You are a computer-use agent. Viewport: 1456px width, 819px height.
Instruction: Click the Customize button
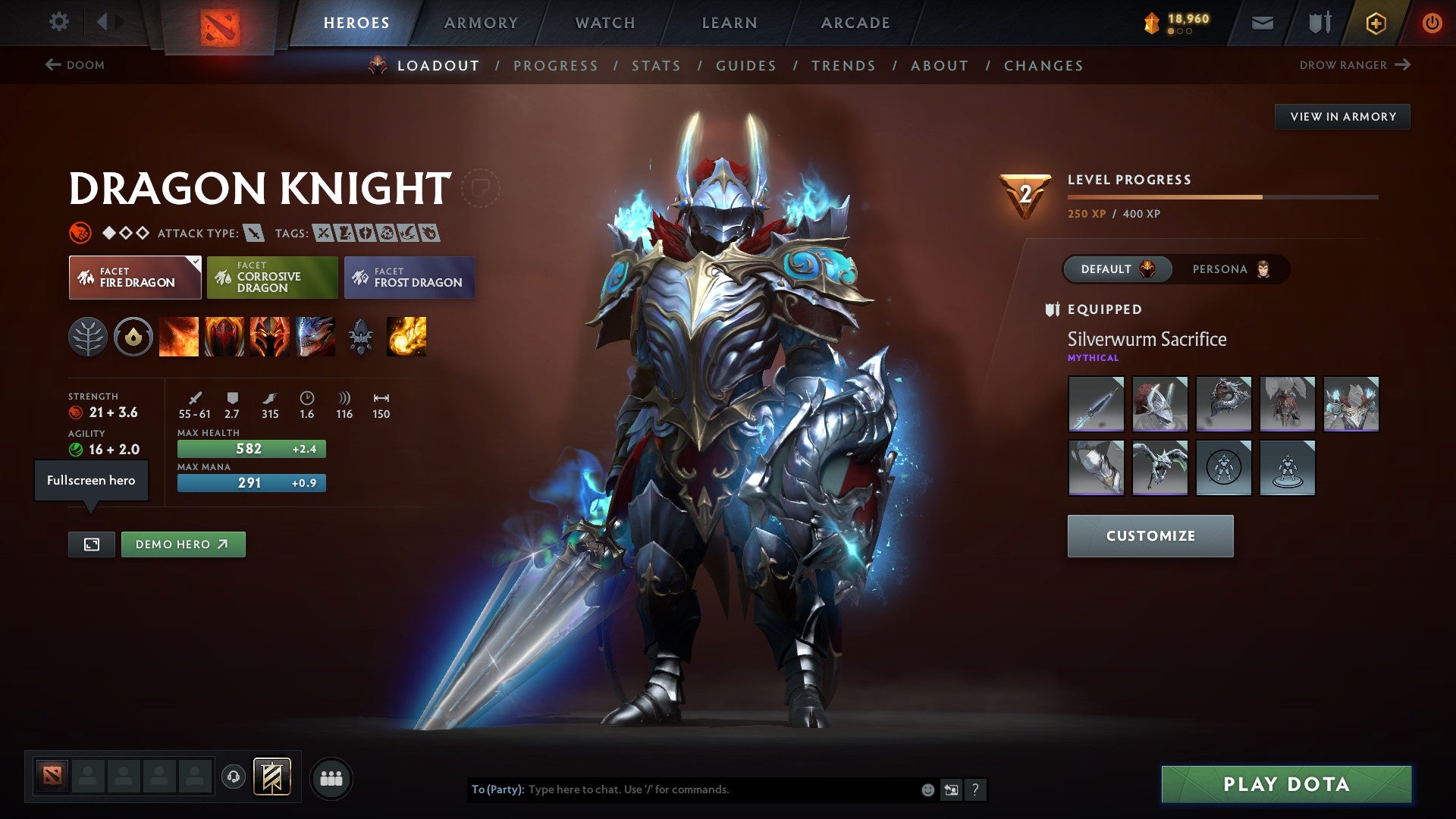click(1150, 535)
